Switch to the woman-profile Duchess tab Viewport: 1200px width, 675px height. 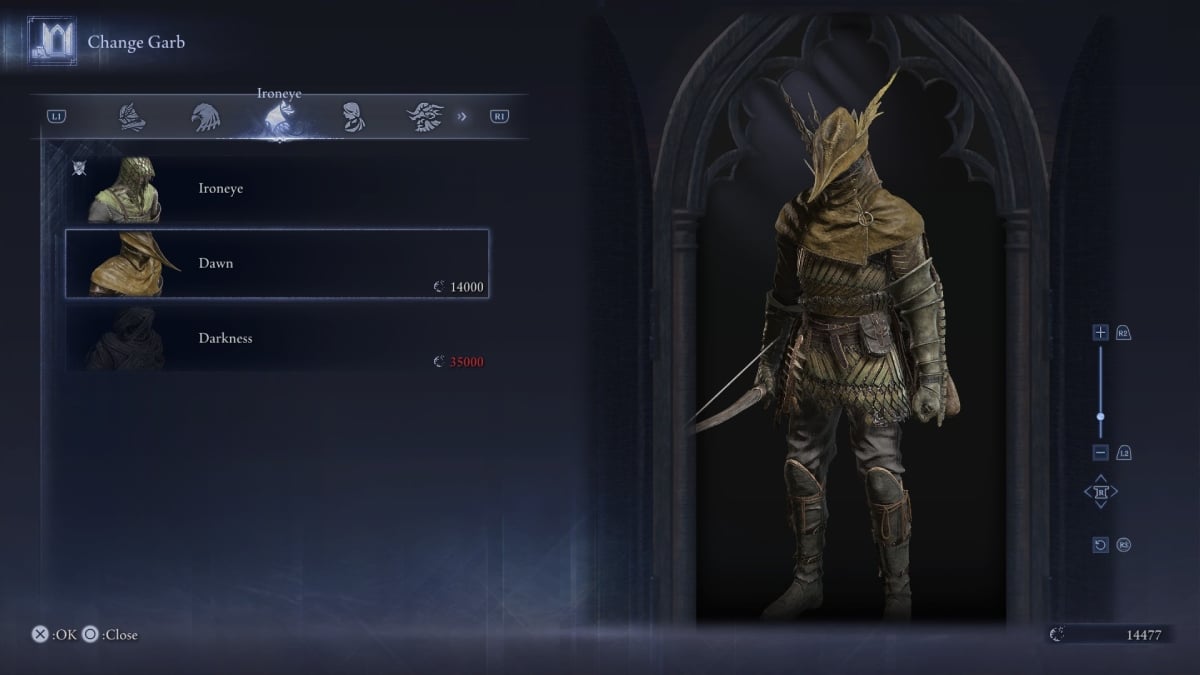click(350, 117)
